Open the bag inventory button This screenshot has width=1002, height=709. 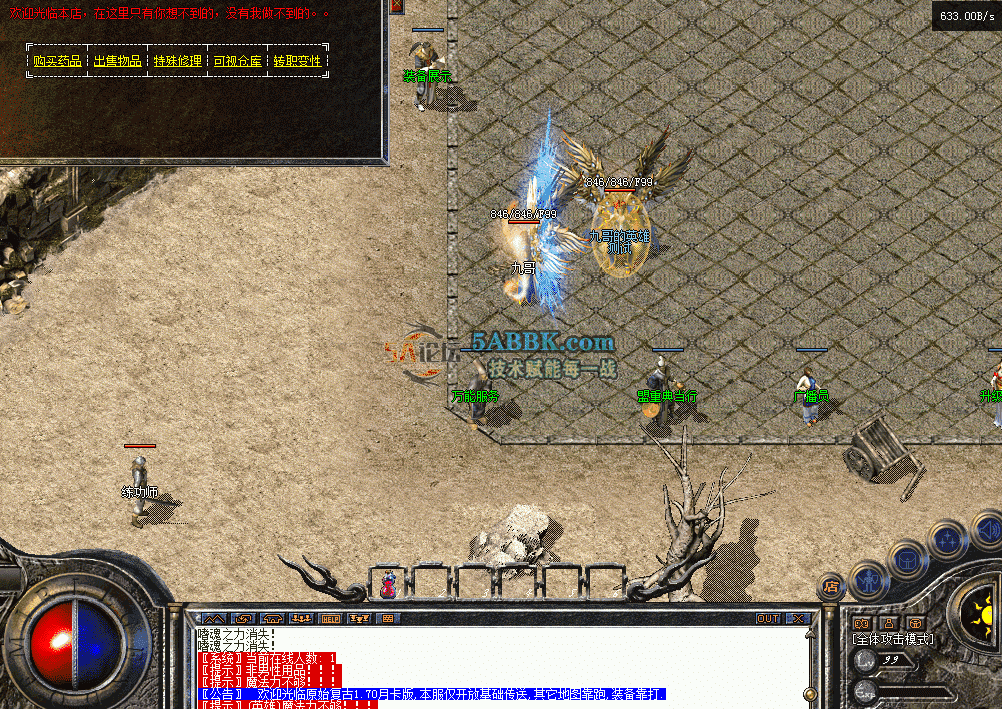point(907,558)
